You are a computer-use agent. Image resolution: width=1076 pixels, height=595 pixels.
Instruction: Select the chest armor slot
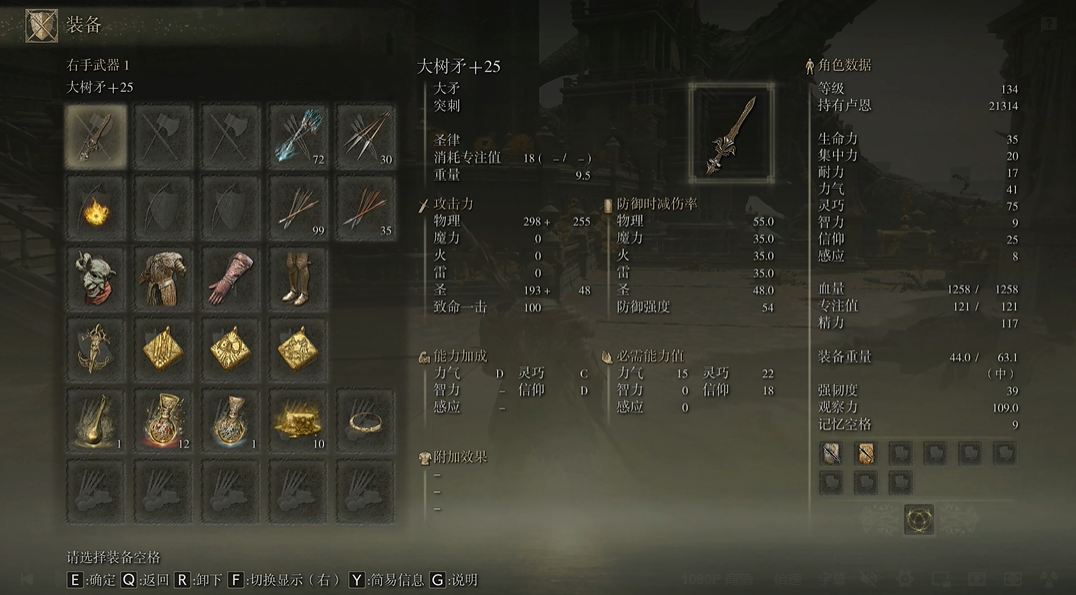163,278
